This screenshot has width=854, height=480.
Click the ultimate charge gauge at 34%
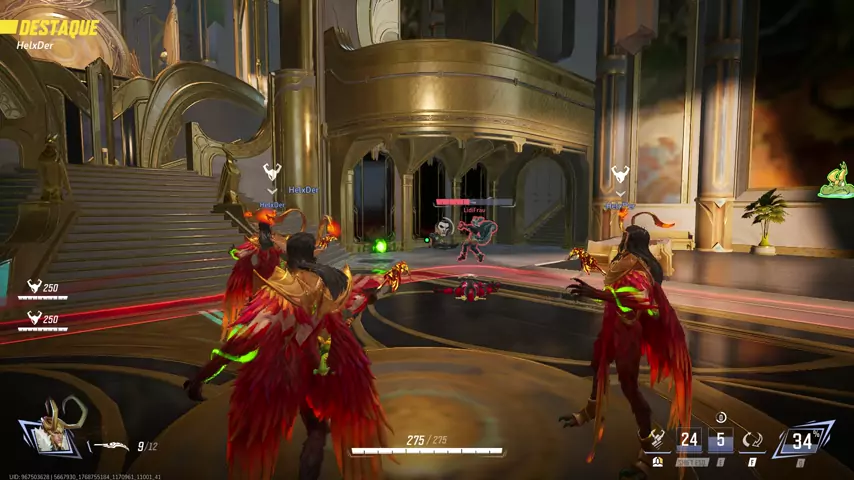click(802, 439)
